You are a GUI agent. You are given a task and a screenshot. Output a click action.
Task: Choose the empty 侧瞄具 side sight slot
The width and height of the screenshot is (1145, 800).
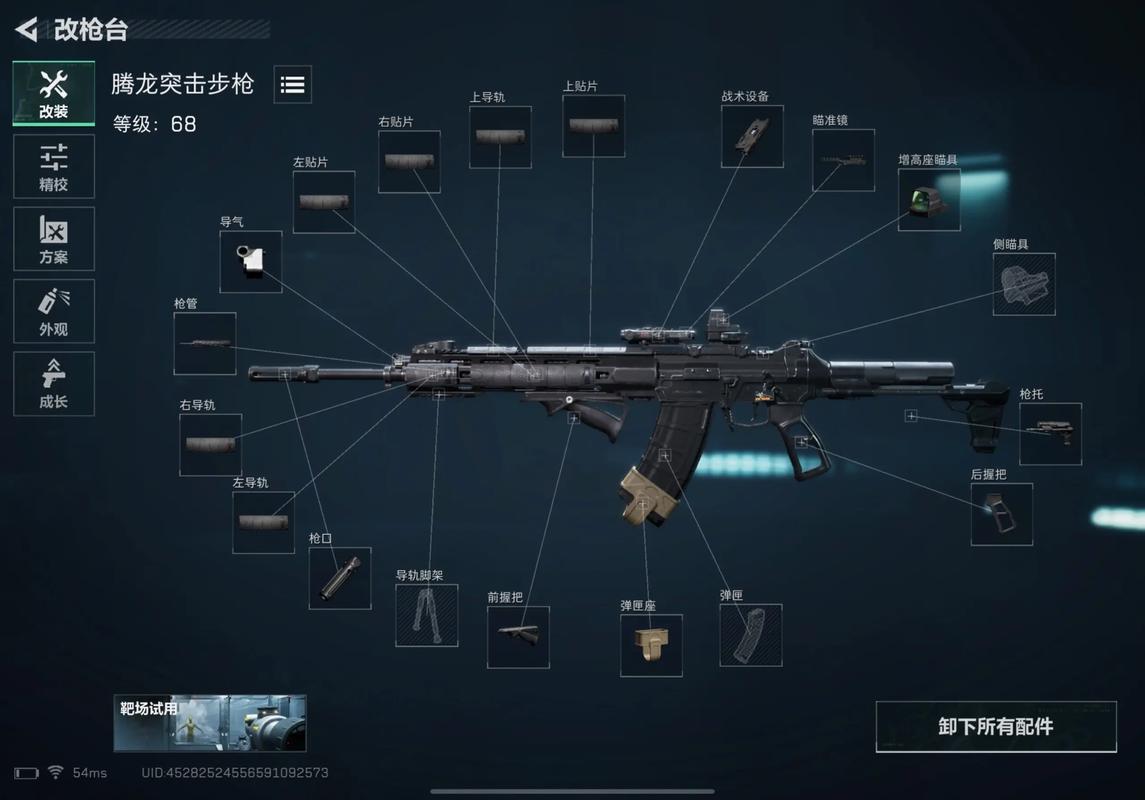tap(1024, 284)
